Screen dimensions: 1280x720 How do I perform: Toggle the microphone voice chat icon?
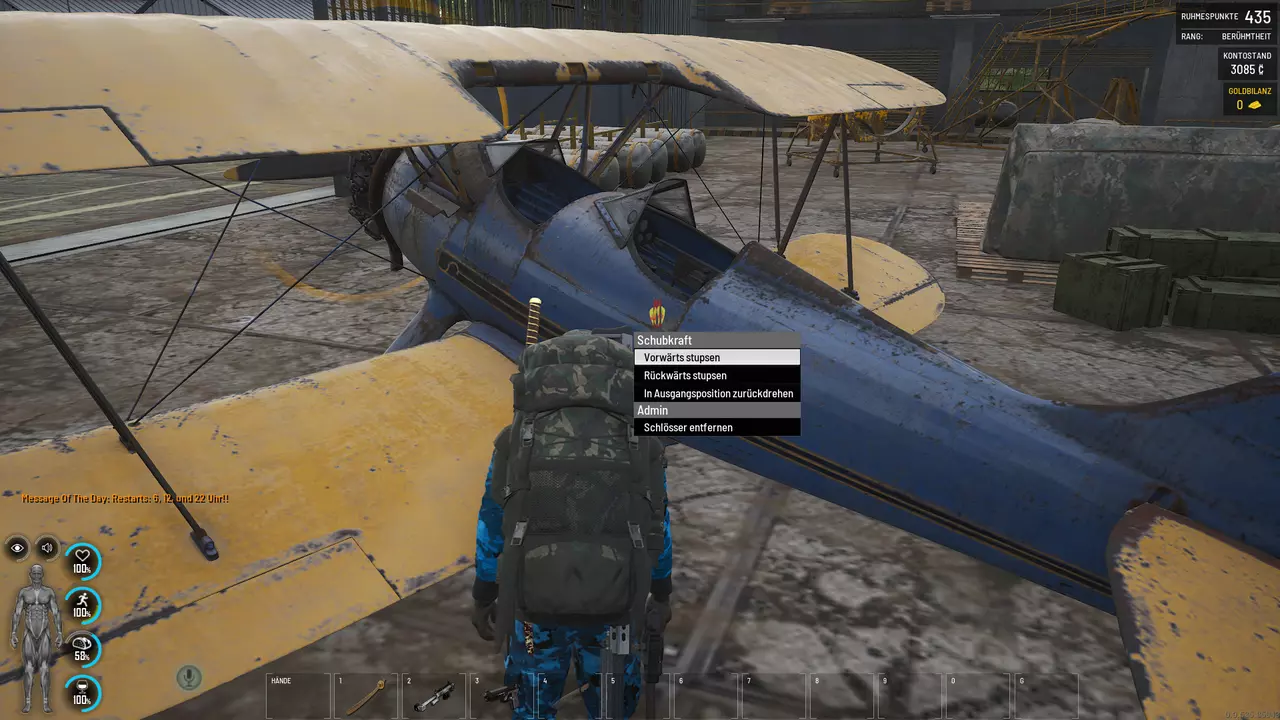(188, 677)
